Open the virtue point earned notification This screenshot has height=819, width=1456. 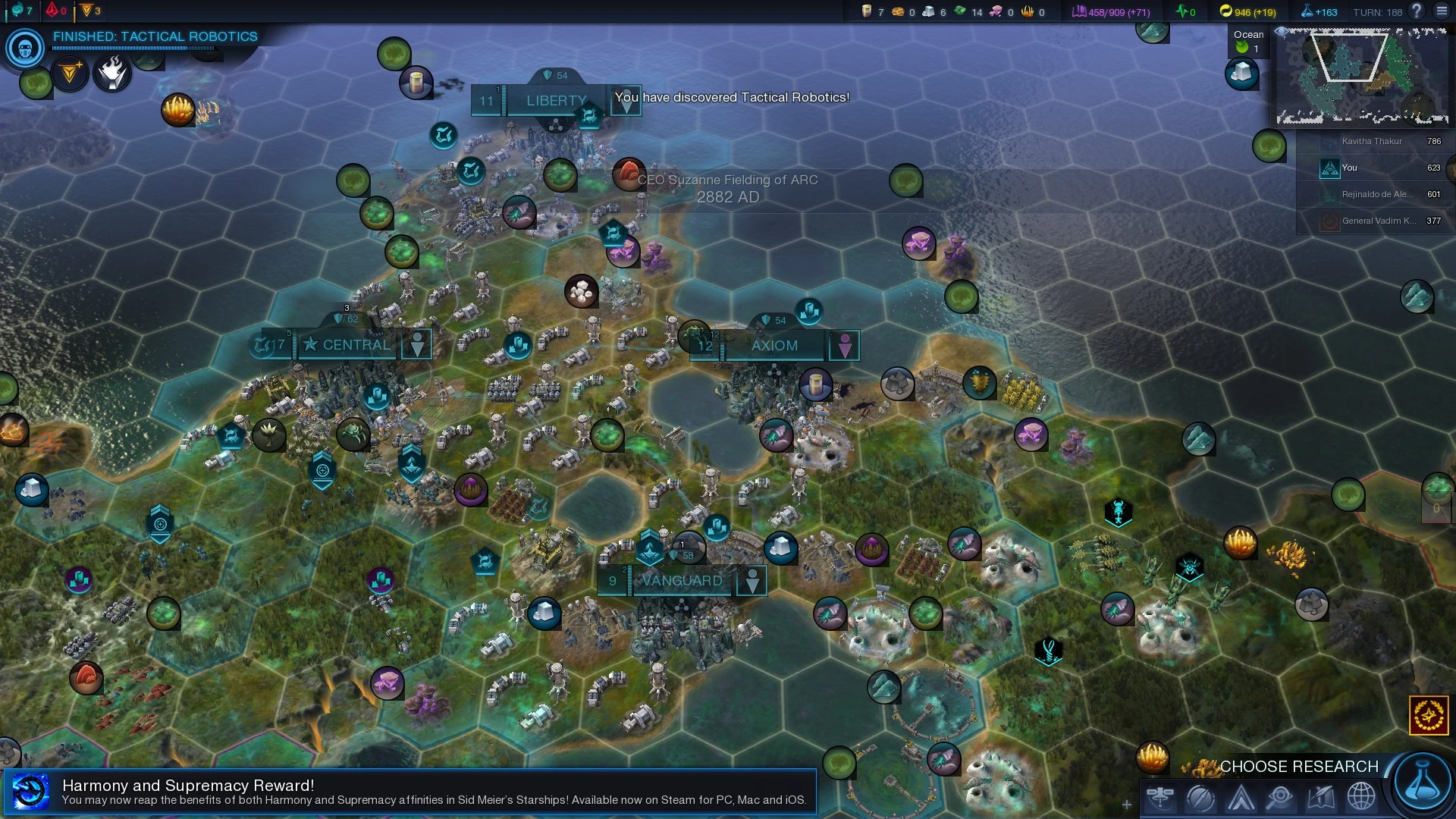(x=69, y=74)
